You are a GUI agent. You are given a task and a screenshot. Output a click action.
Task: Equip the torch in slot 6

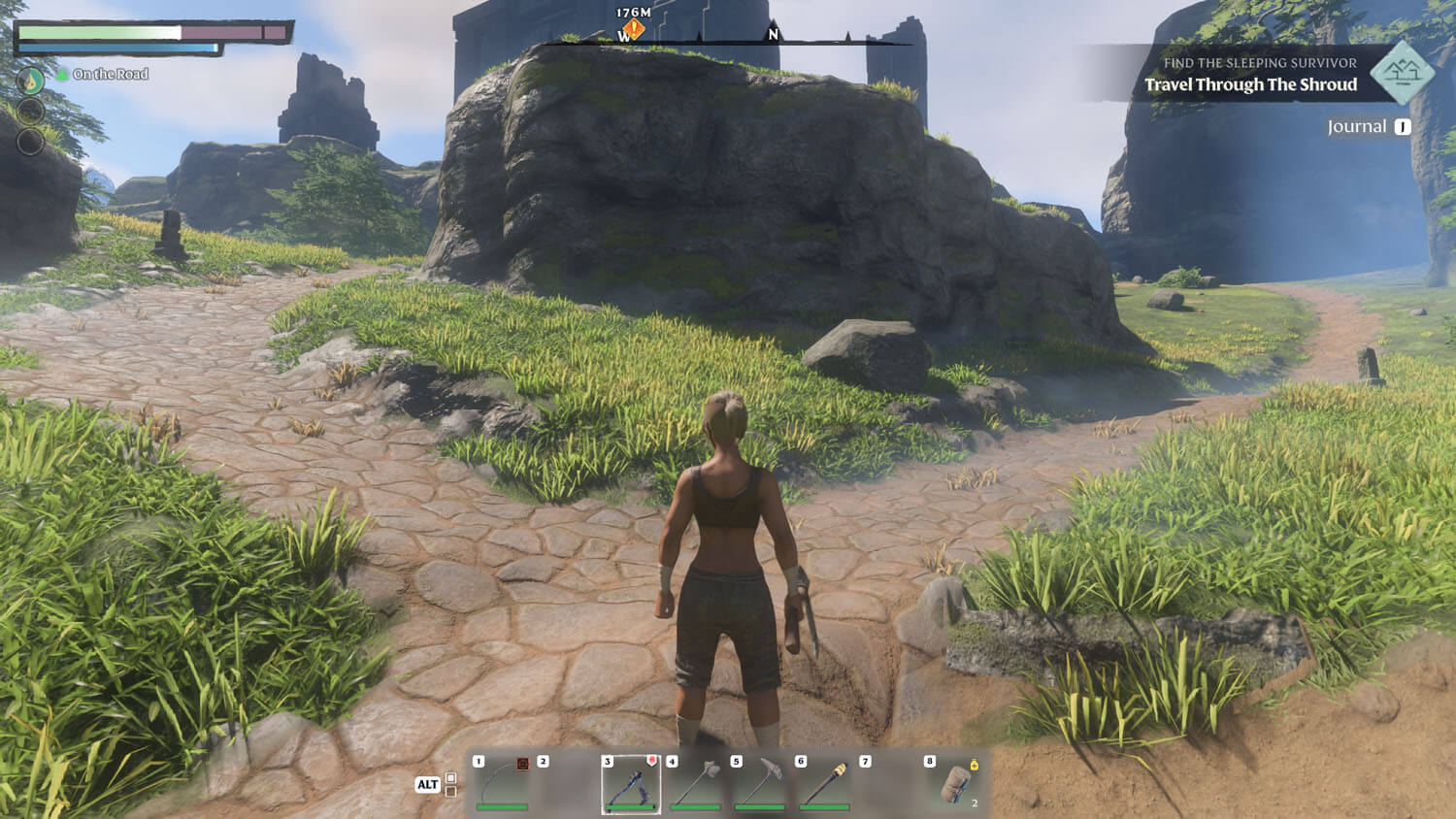(824, 783)
